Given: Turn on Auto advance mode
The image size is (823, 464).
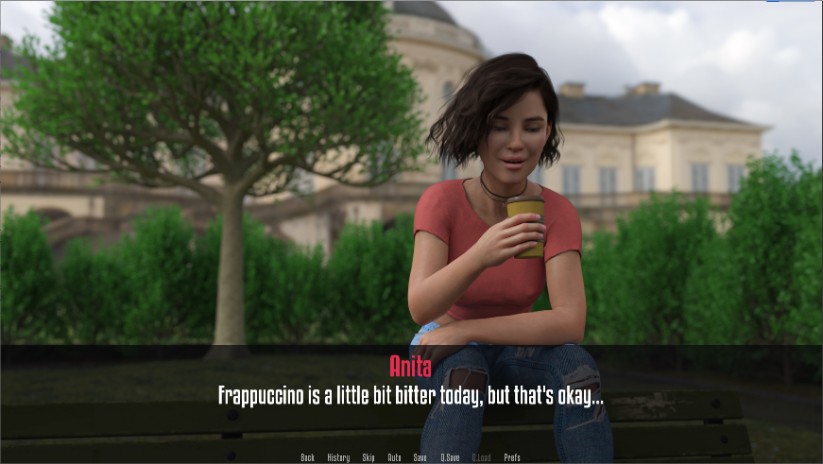Looking at the screenshot, I should [394, 457].
